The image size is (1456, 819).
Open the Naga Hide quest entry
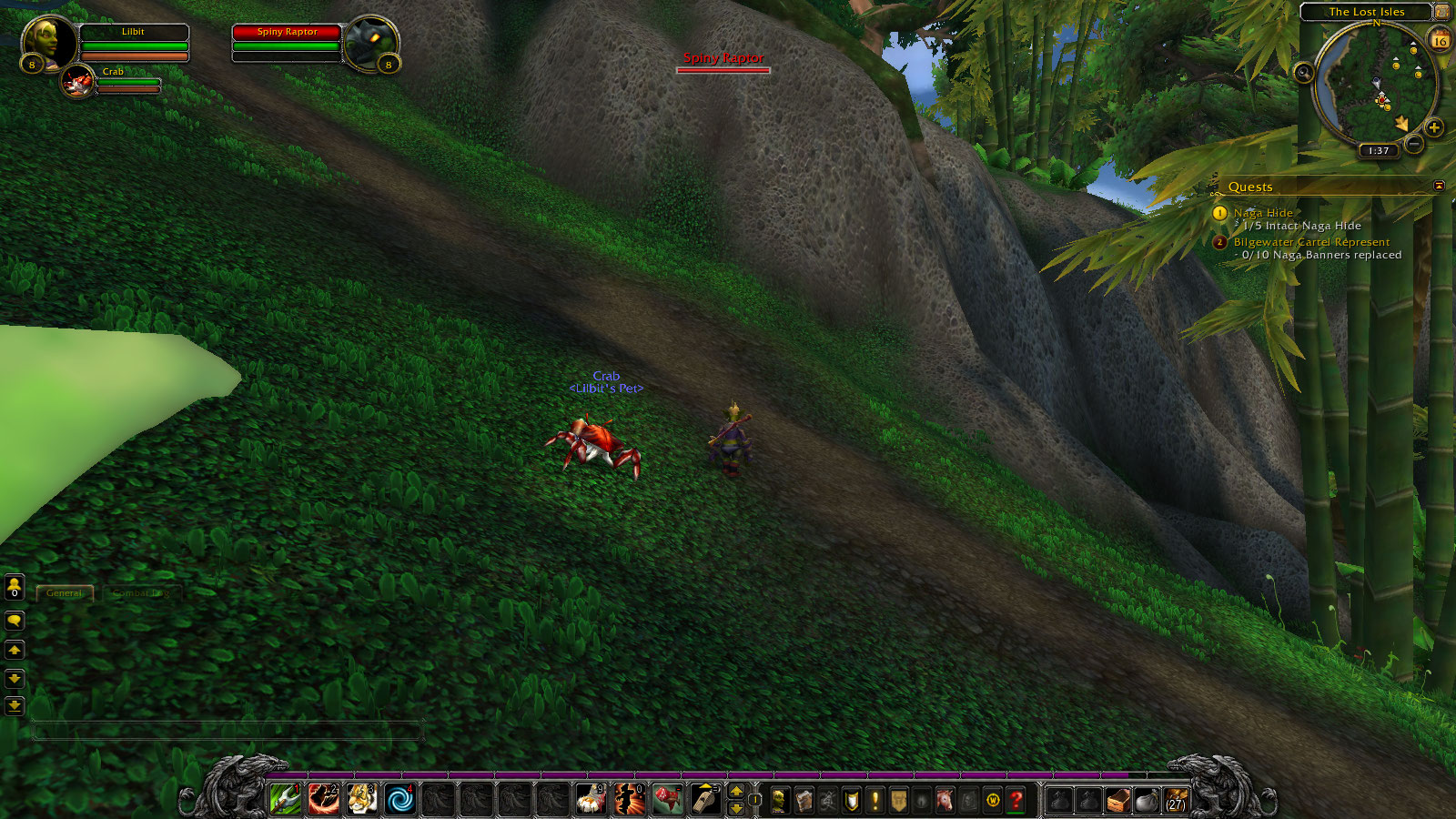[x=1262, y=213]
